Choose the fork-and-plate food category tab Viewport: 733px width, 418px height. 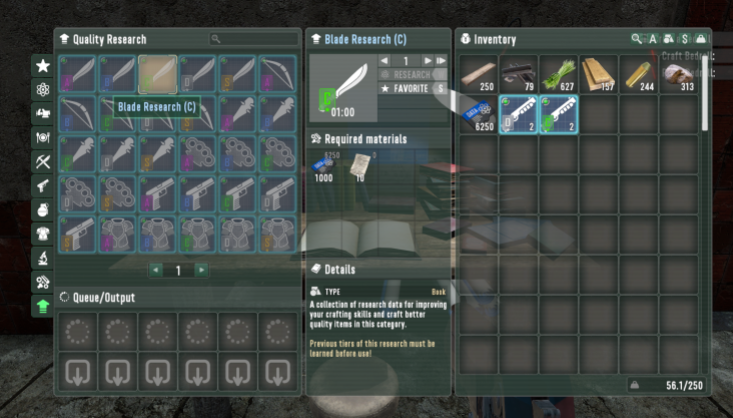coord(43,138)
